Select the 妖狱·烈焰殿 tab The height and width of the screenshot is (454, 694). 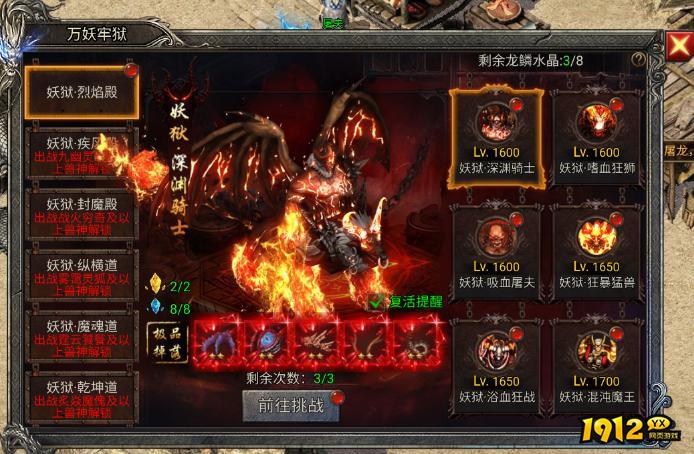tap(83, 90)
